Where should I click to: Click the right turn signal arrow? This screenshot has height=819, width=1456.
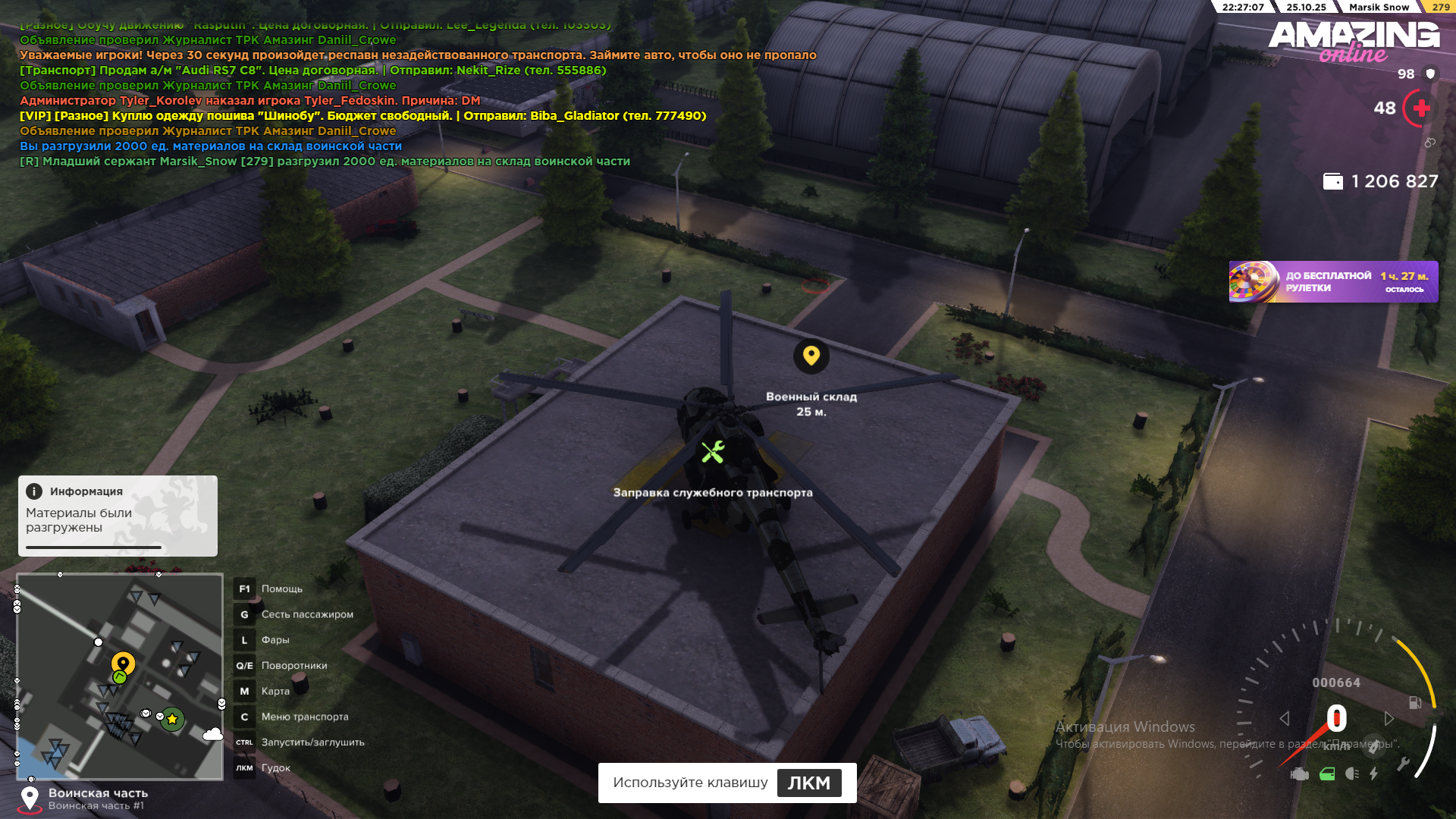[1389, 718]
